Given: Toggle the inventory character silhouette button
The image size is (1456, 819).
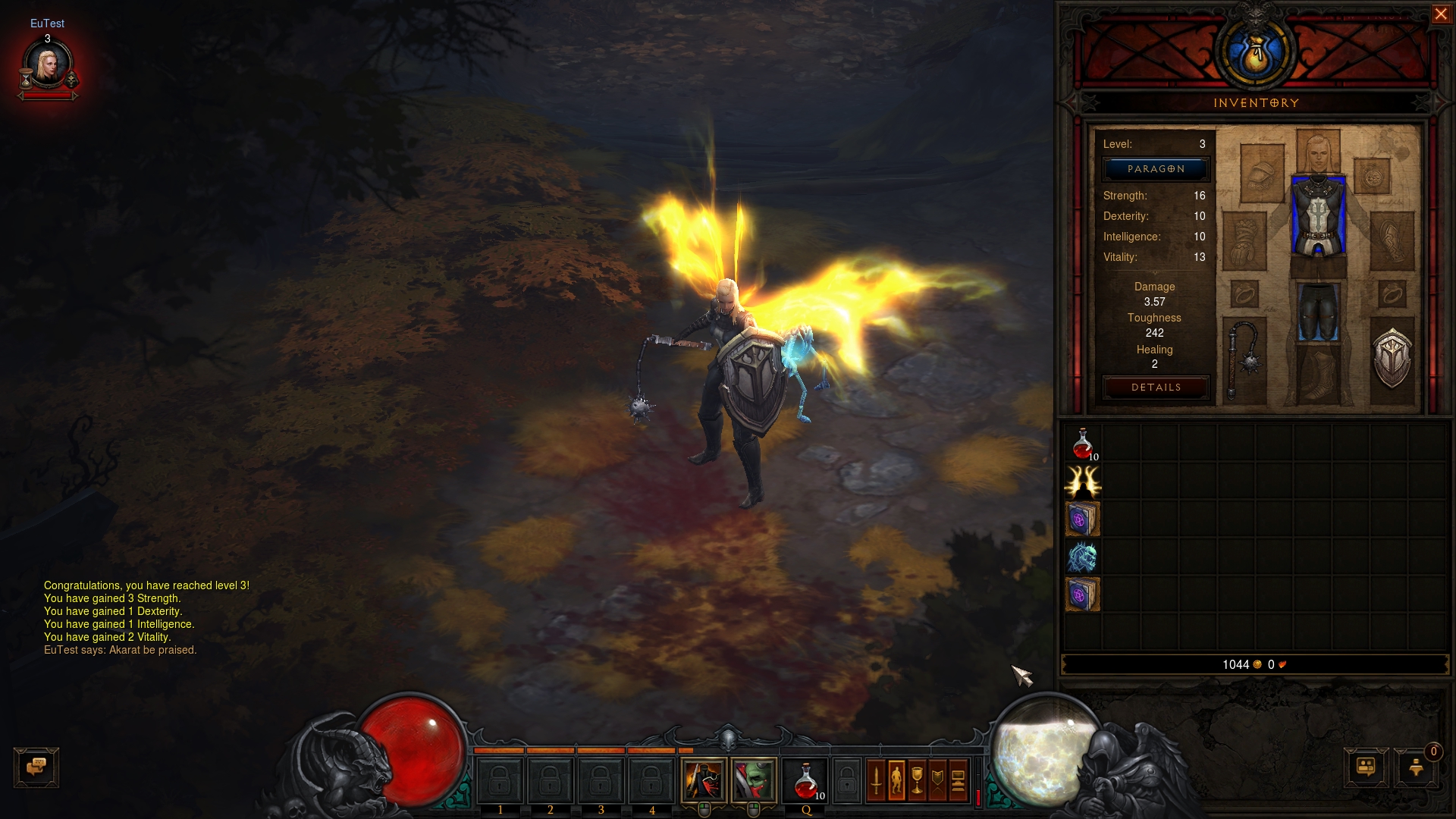Looking at the screenshot, I should [896, 780].
